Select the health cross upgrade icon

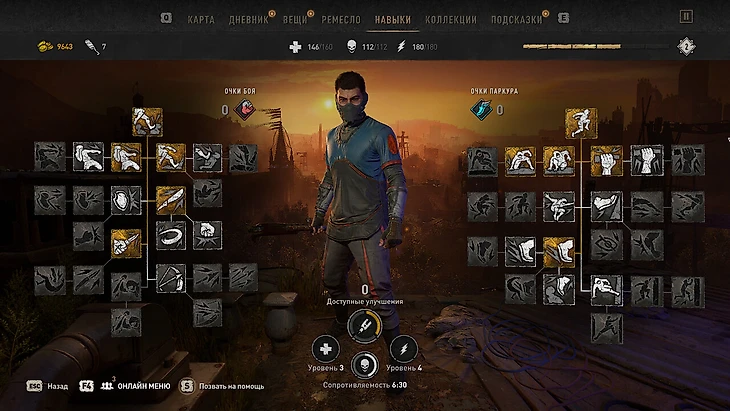pos(325,349)
